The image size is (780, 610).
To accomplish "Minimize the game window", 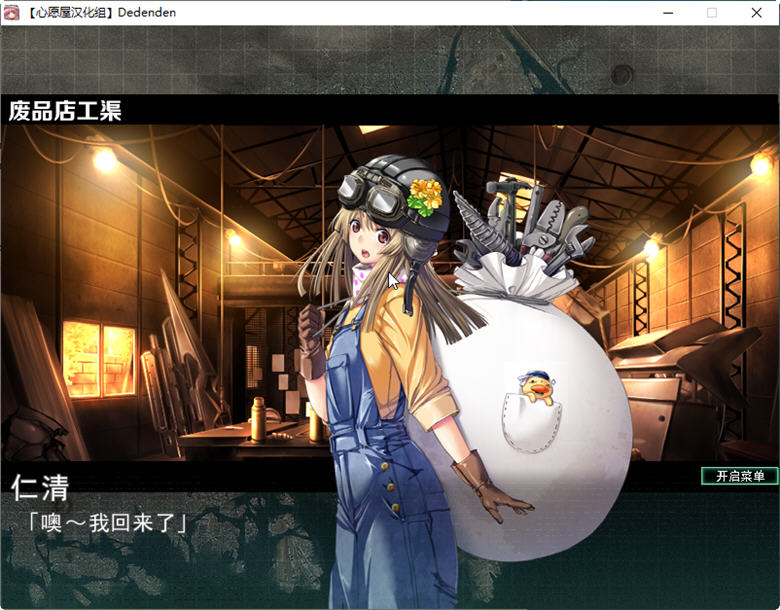I will 667,13.
